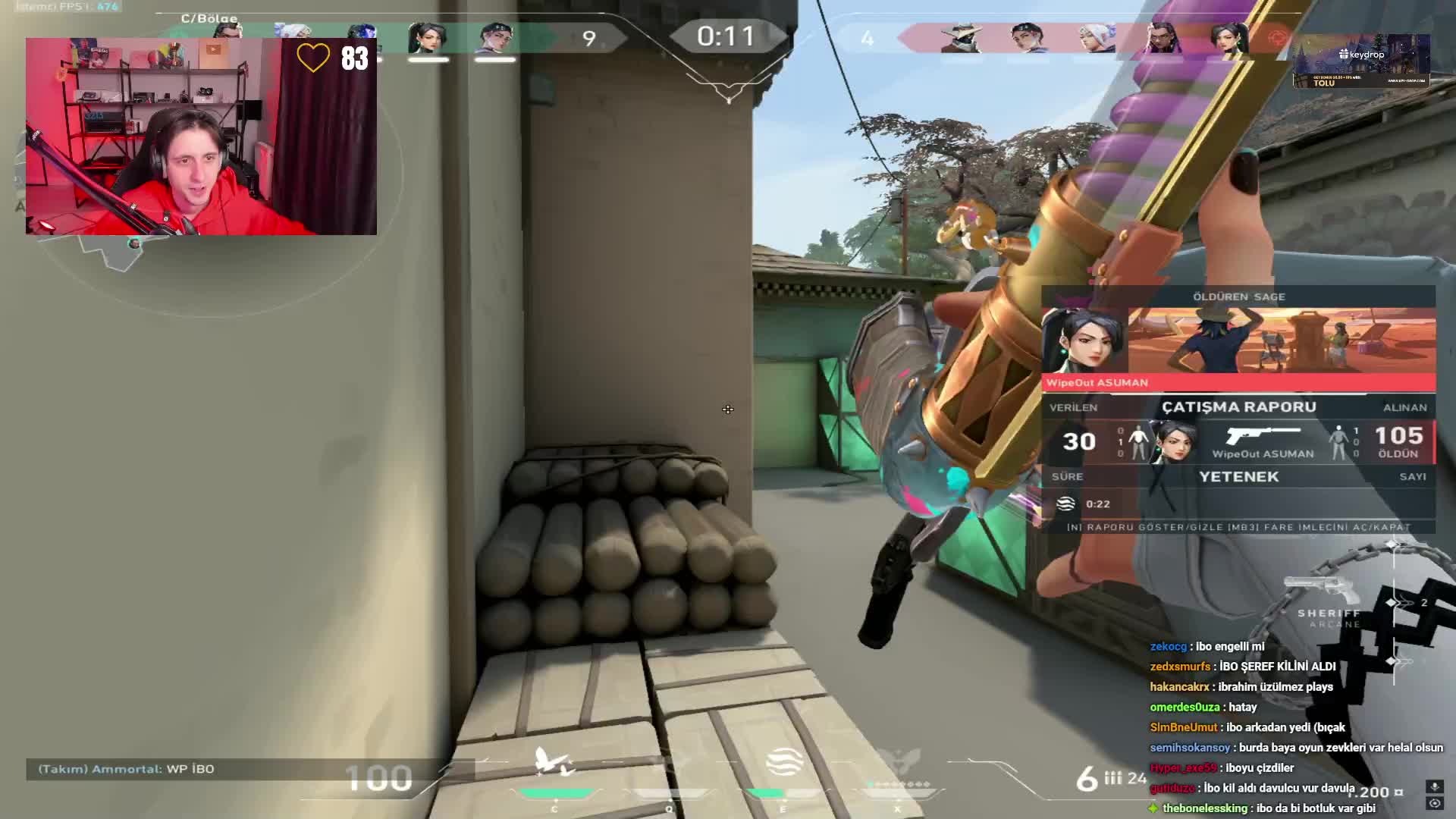Image resolution: width=1456 pixels, height=819 pixels.
Task: Click the streamer webcam overlay
Action: (201, 136)
